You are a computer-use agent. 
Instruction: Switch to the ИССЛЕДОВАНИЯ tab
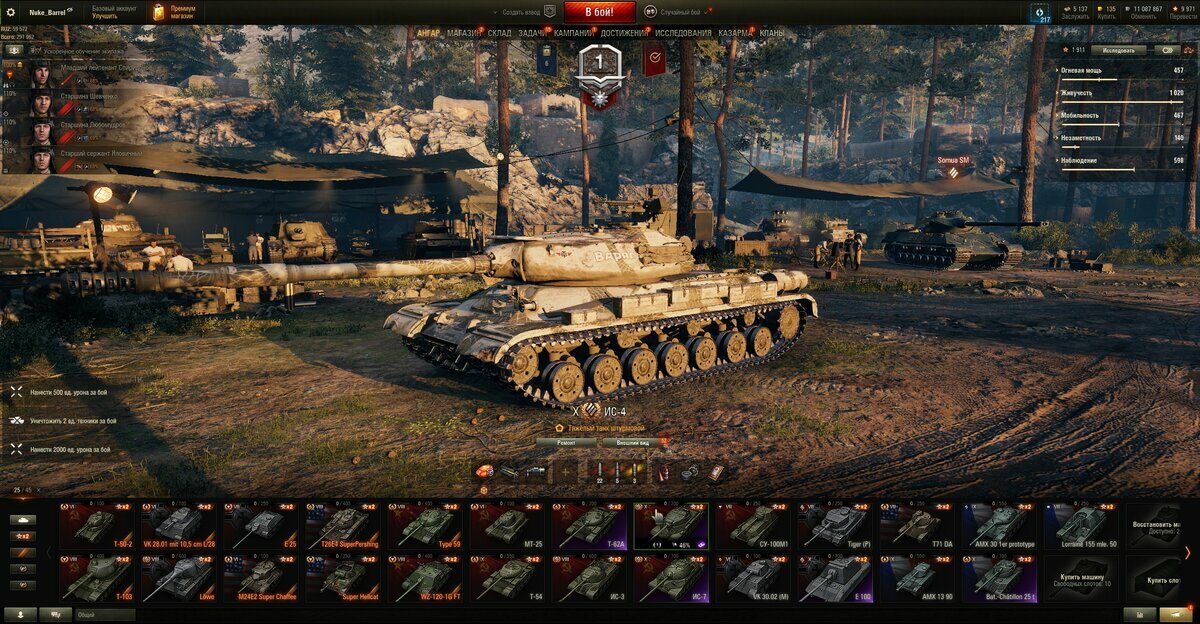pos(684,33)
